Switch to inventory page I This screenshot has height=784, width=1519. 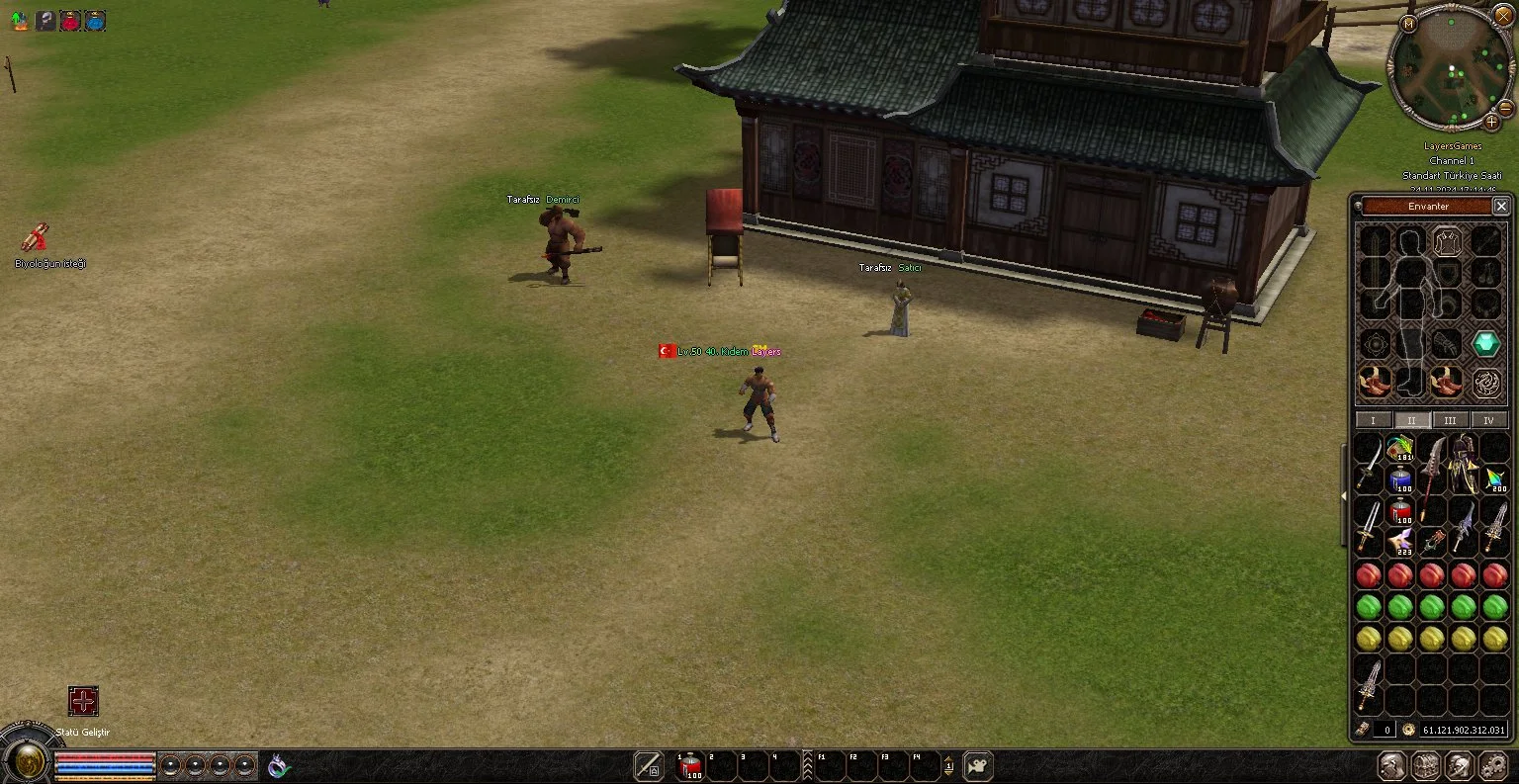tap(1373, 420)
